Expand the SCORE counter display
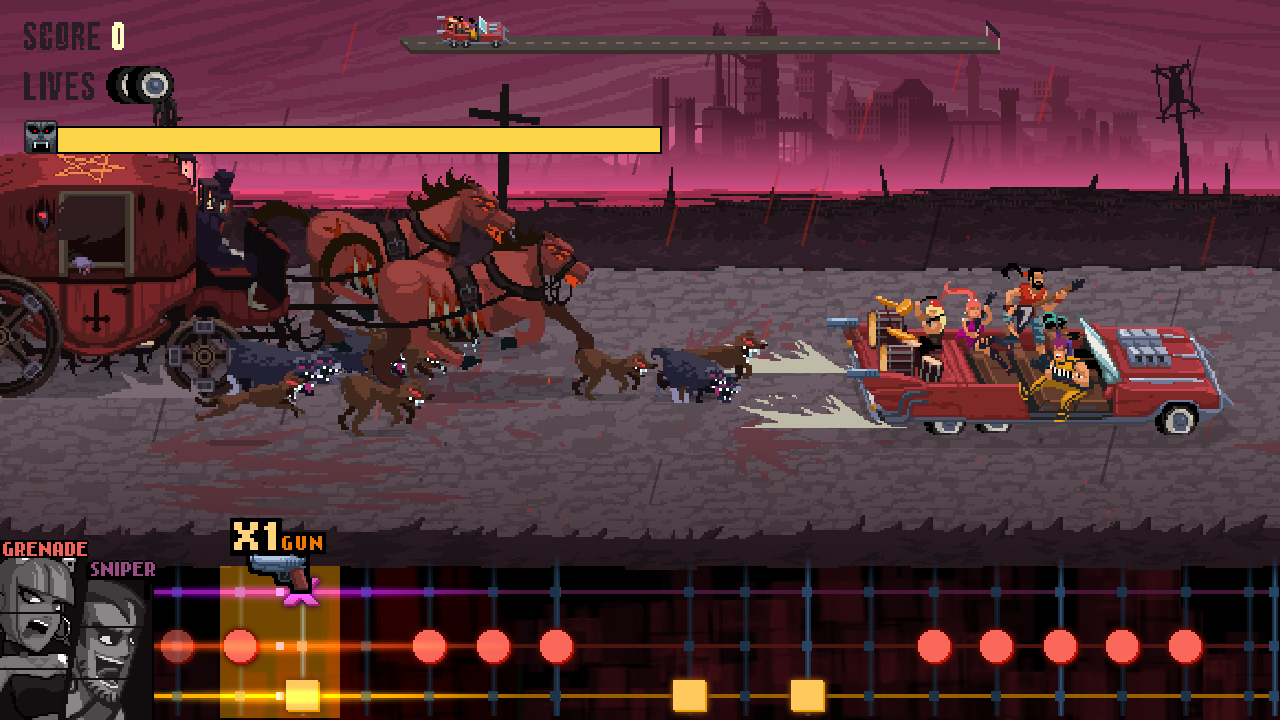 click(x=60, y=38)
